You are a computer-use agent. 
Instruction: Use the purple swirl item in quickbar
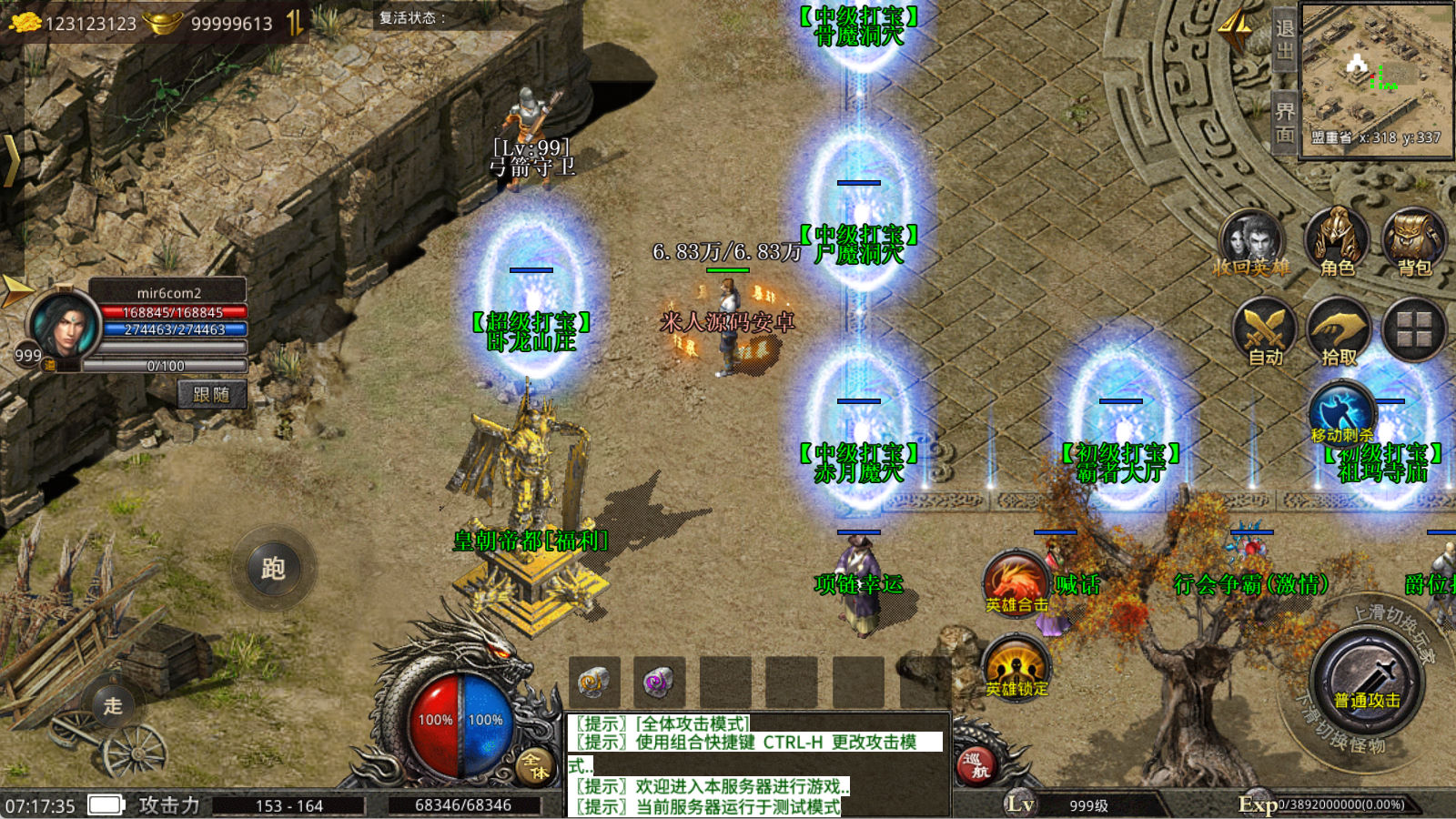tap(659, 682)
